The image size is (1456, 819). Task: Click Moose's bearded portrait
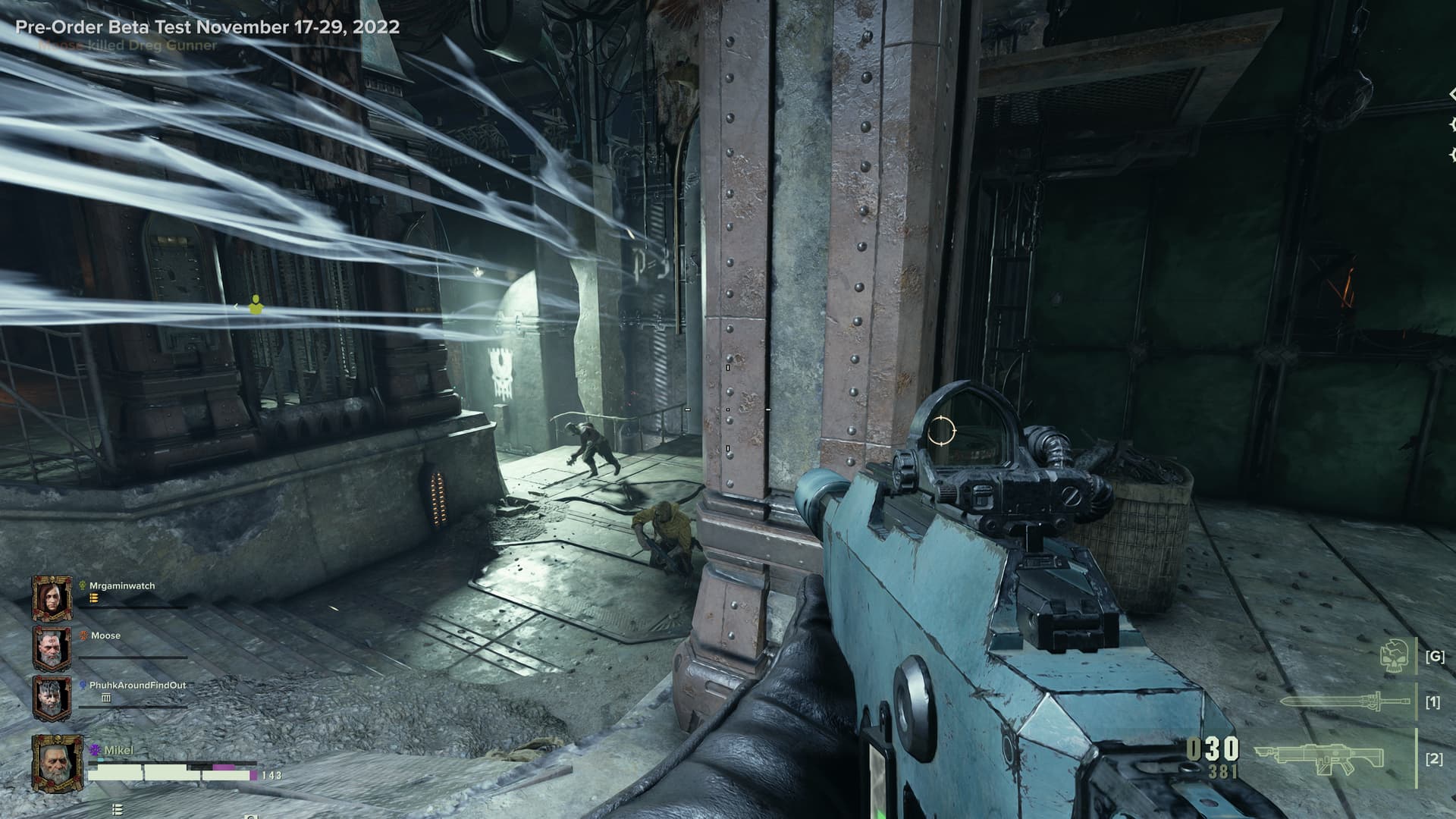pos(52,648)
